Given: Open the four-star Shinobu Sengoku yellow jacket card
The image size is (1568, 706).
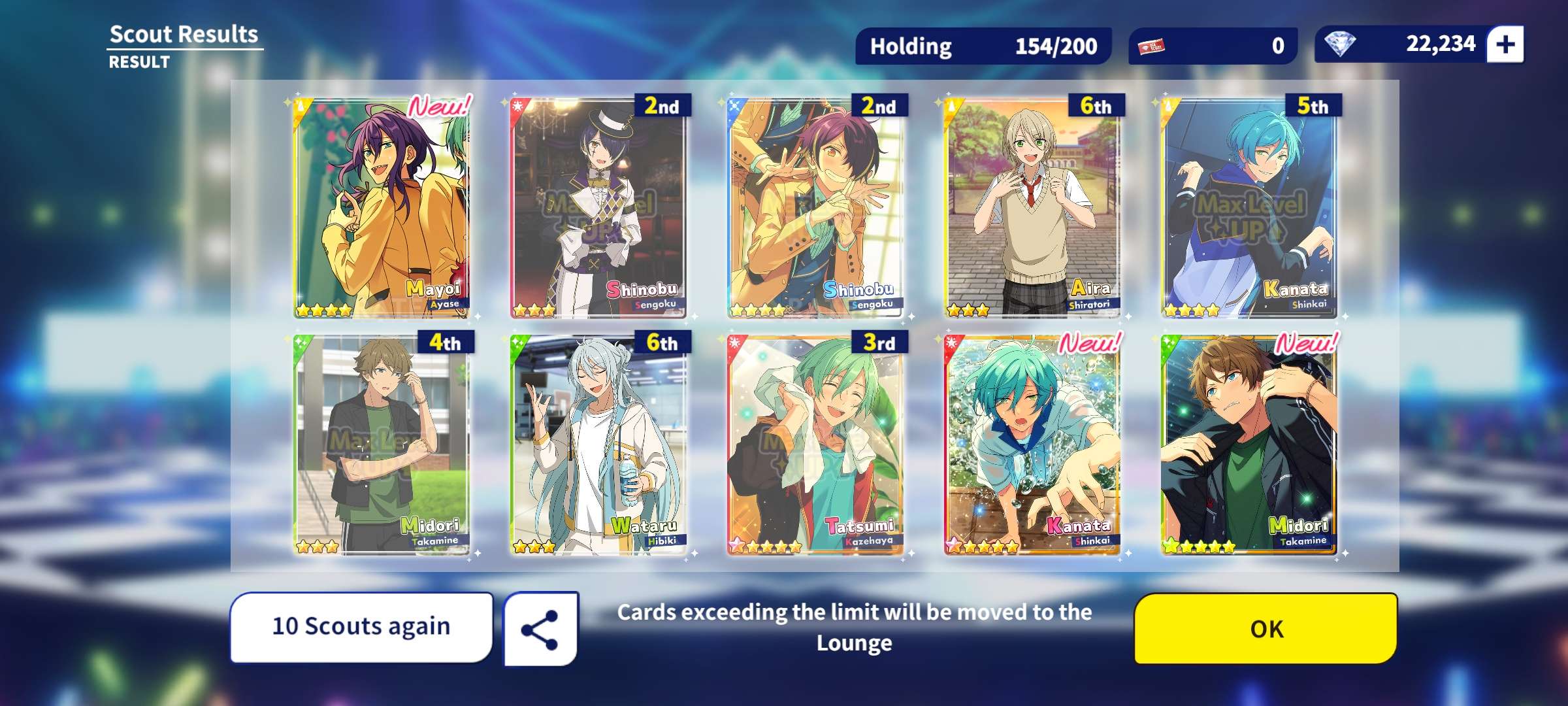Looking at the screenshot, I should pyautogui.click(x=815, y=208).
